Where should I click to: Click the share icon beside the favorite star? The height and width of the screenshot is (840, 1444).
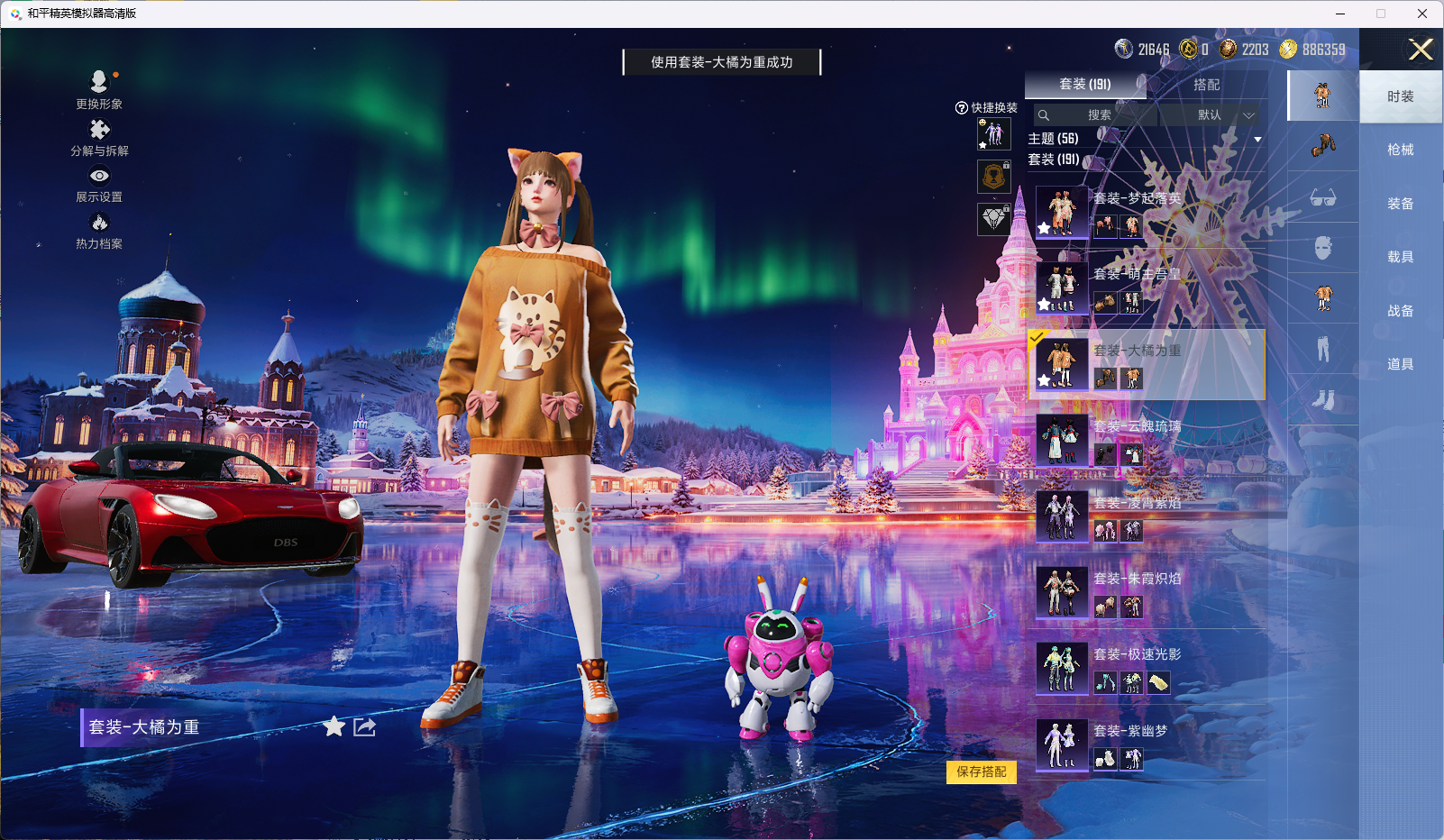[x=364, y=727]
